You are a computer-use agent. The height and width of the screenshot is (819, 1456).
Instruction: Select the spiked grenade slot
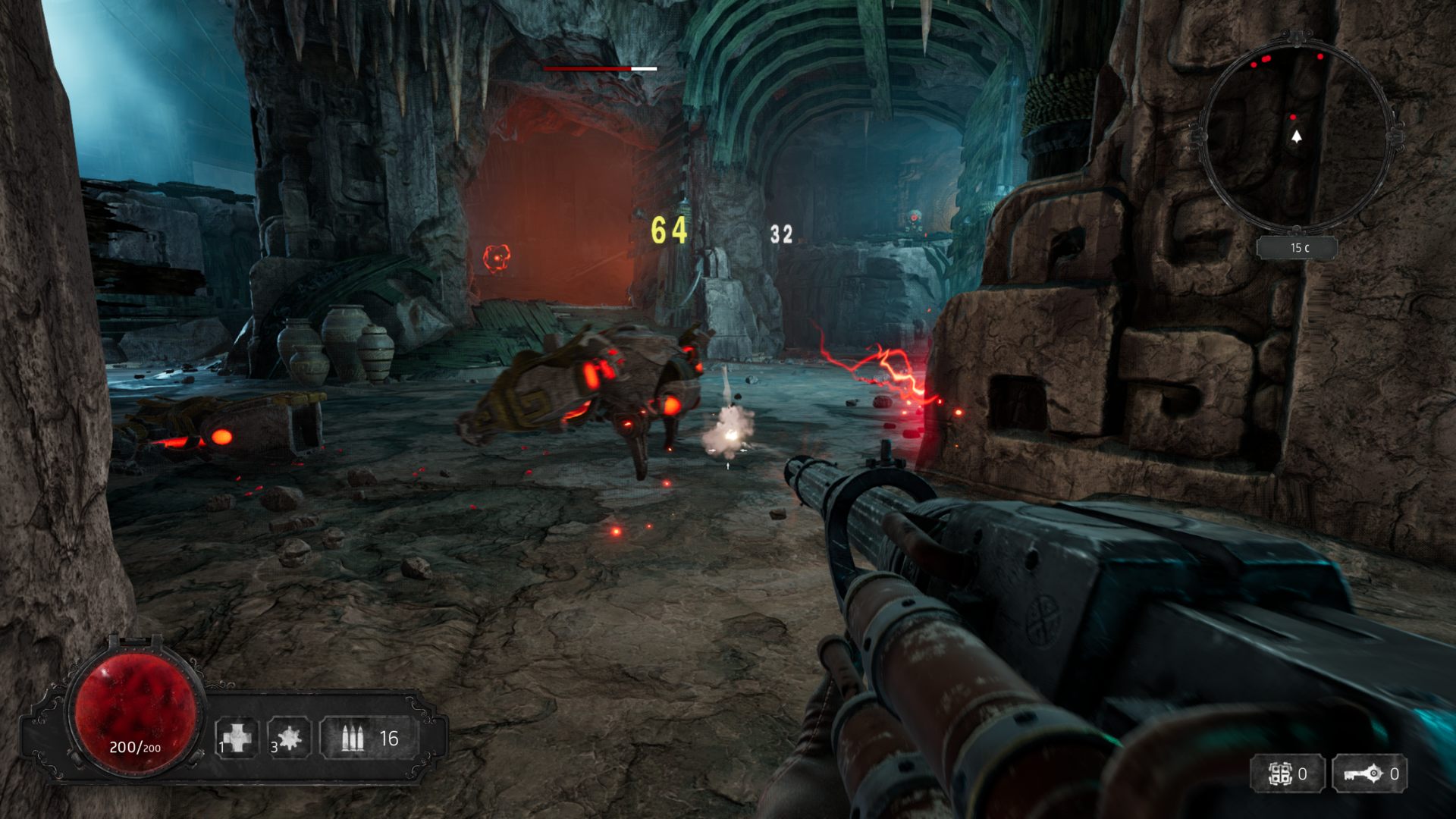pyautogui.click(x=289, y=738)
